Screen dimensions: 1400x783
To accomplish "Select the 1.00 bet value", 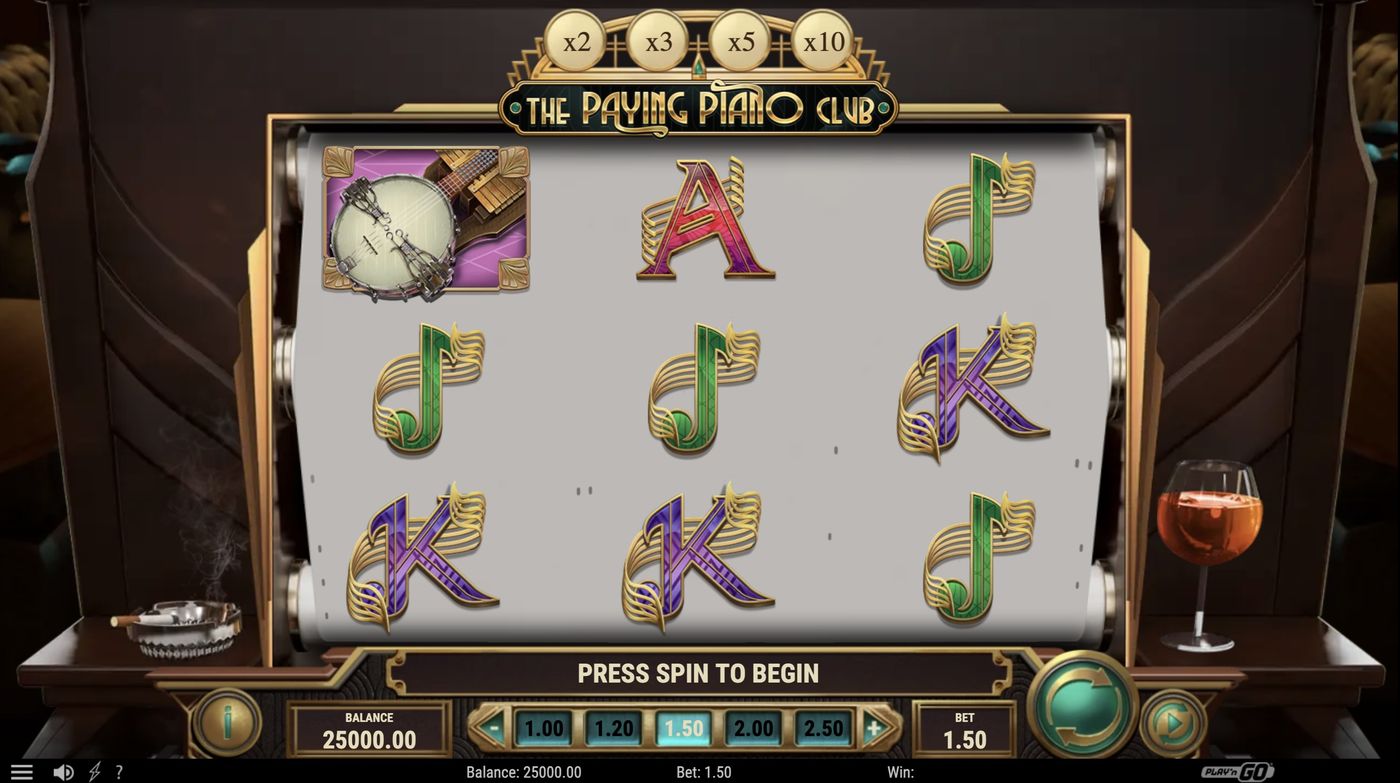I will tap(543, 728).
